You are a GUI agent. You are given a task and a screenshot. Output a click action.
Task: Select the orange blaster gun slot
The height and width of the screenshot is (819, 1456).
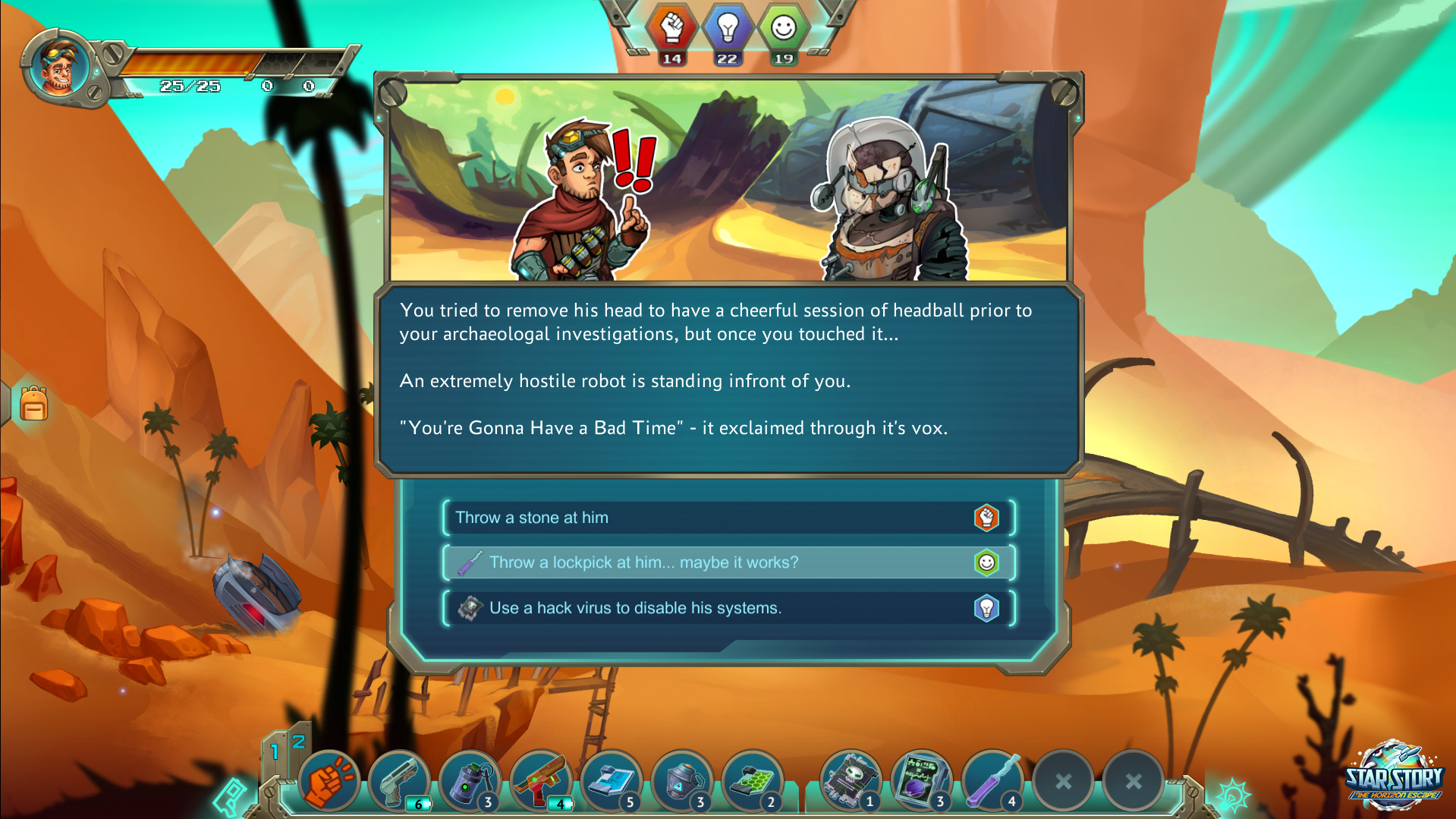[540, 781]
